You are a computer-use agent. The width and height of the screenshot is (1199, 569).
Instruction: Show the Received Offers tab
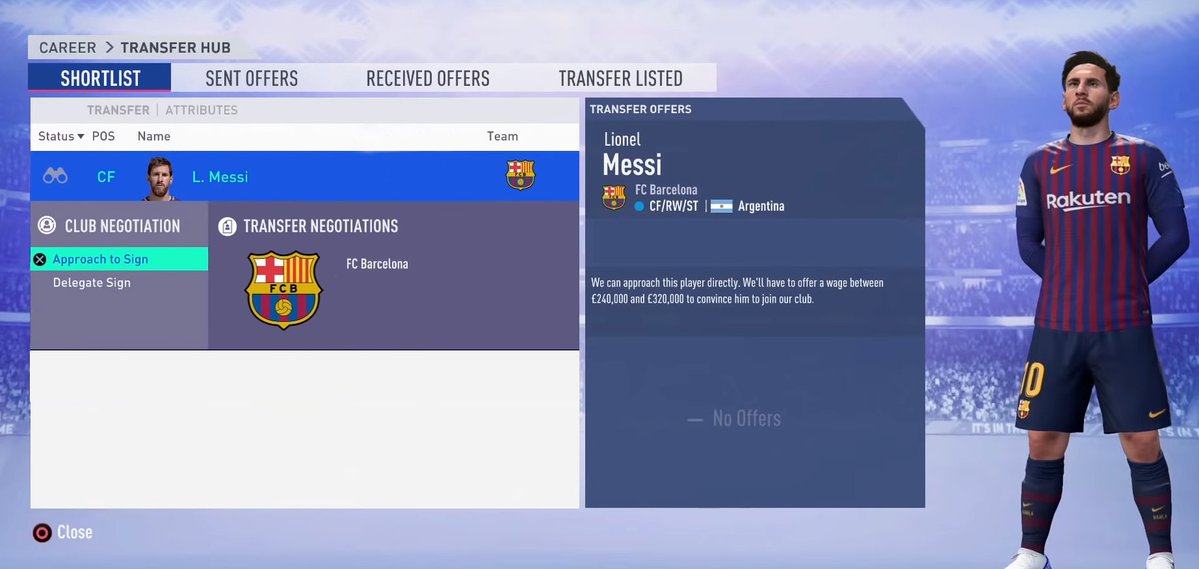427,78
